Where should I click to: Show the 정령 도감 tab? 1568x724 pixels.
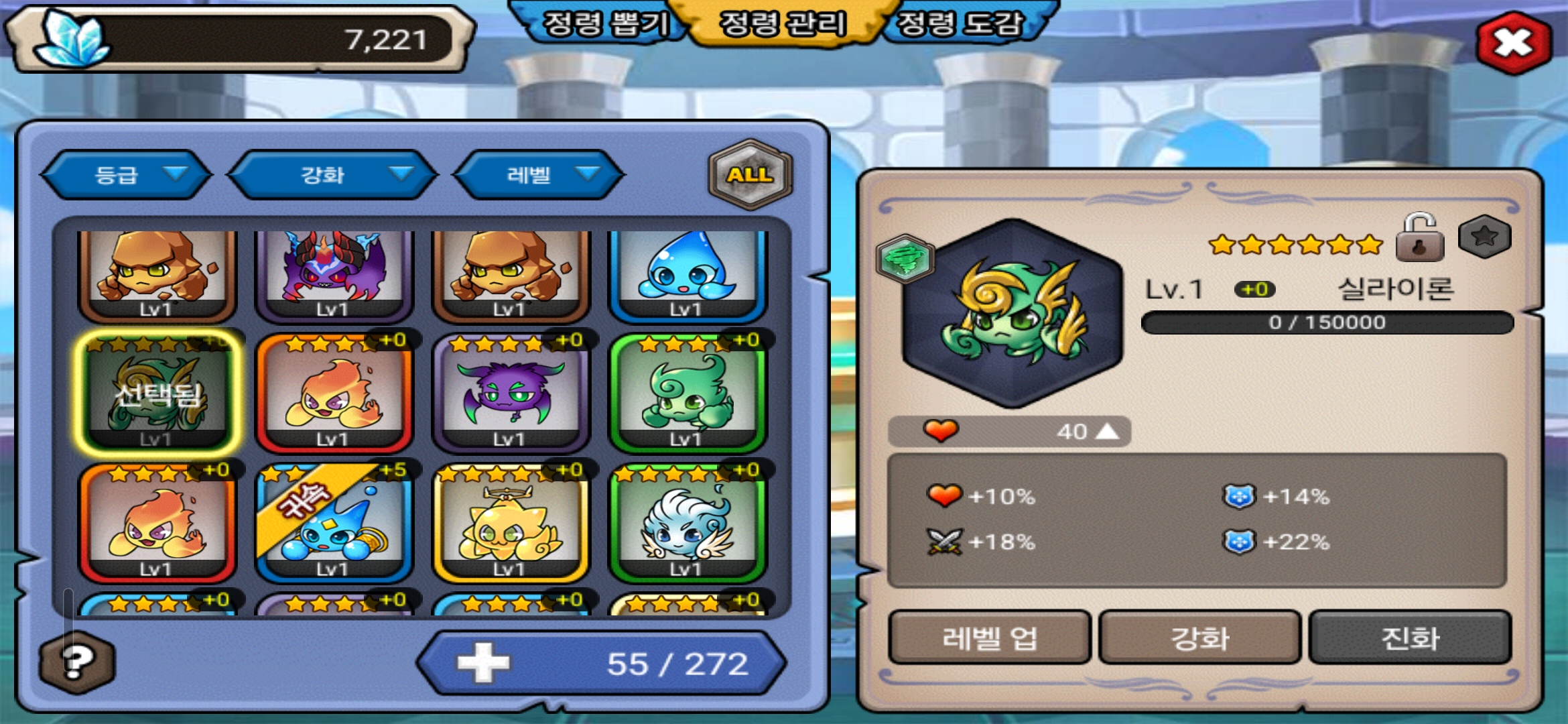coord(960,24)
